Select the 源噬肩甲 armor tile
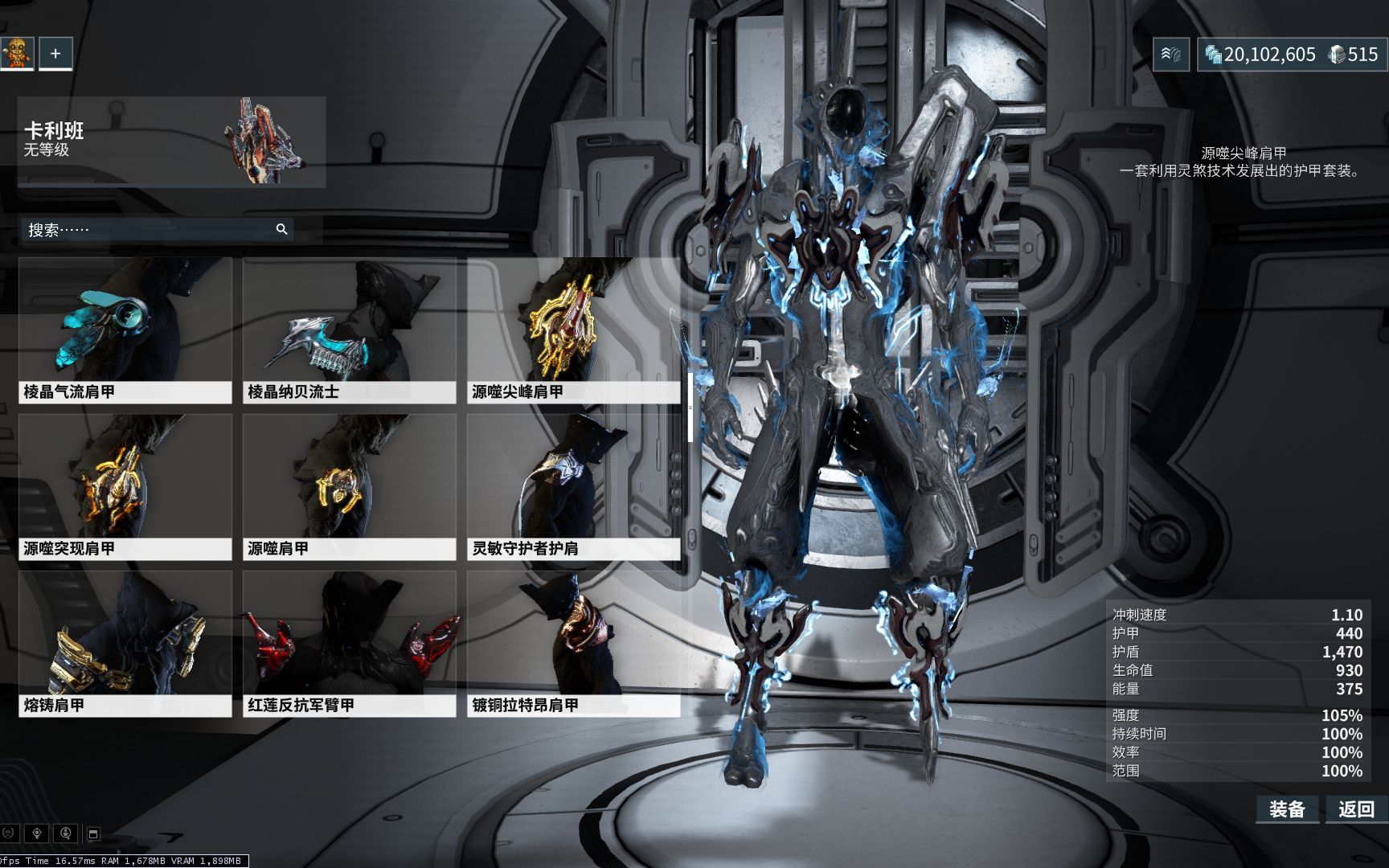This screenshot has width=1389, height=868. (x=350, y=487)
